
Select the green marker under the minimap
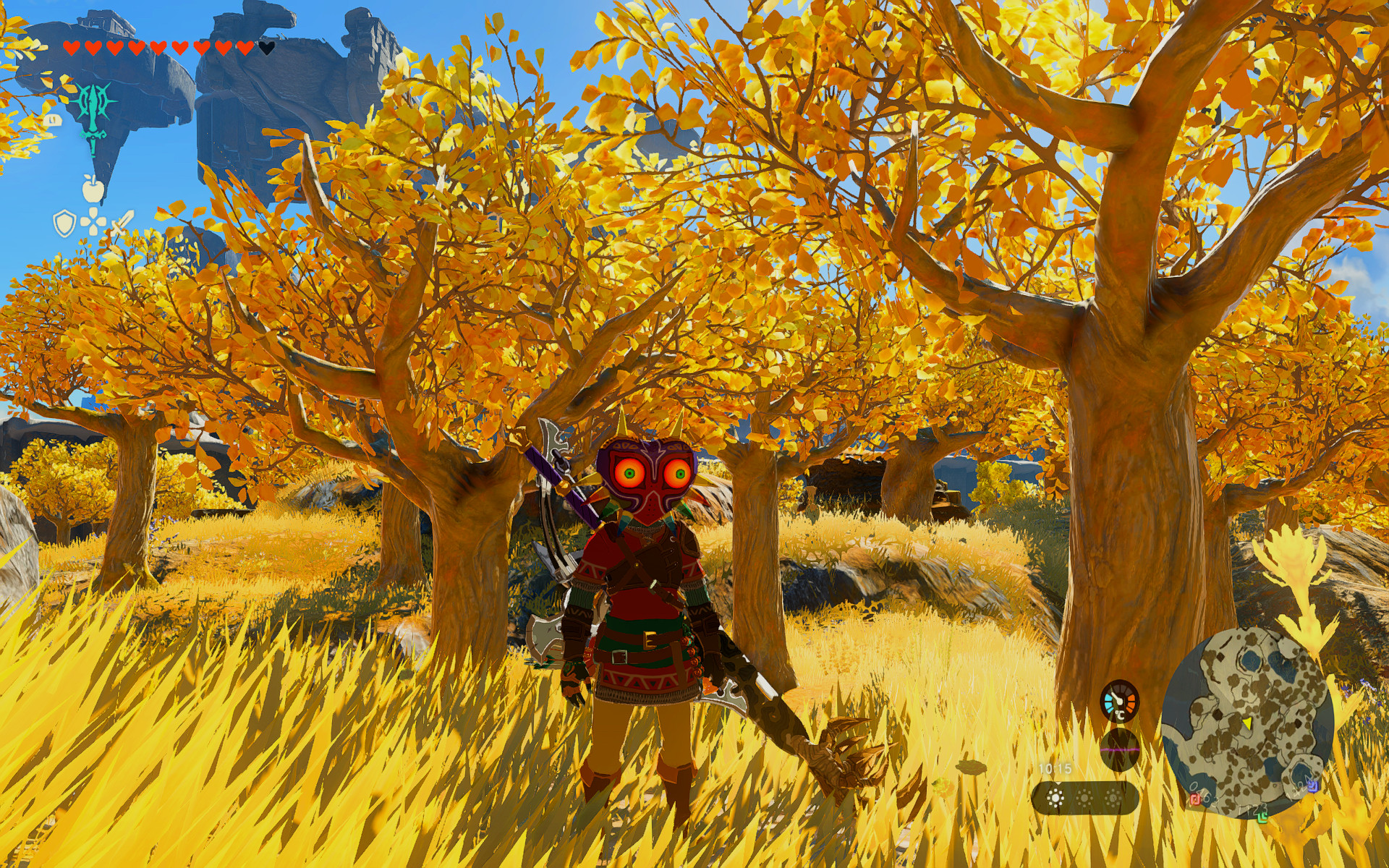click(1264, 817)
